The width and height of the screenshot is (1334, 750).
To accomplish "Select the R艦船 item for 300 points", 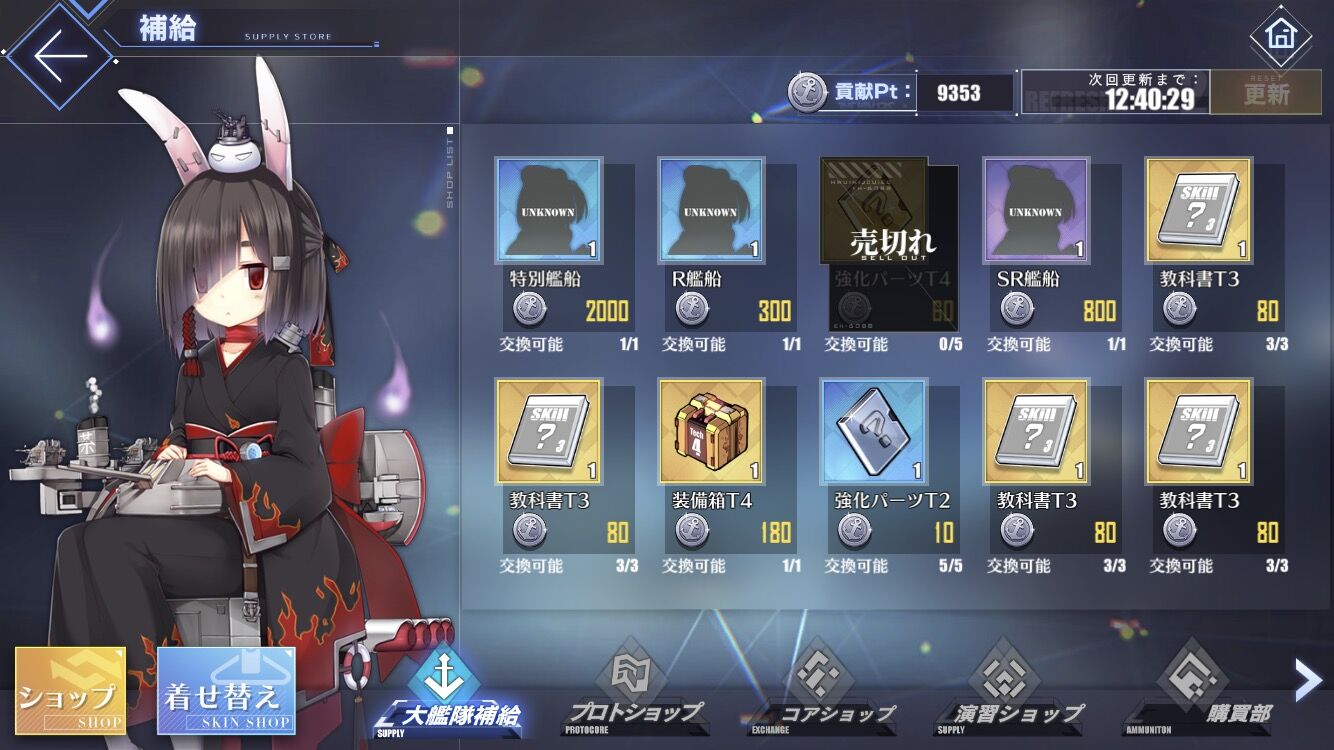I will pos(713,212).
